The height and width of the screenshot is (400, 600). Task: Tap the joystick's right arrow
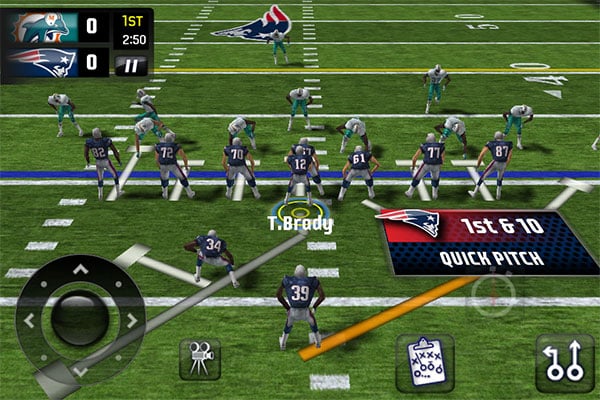(131, 321)
